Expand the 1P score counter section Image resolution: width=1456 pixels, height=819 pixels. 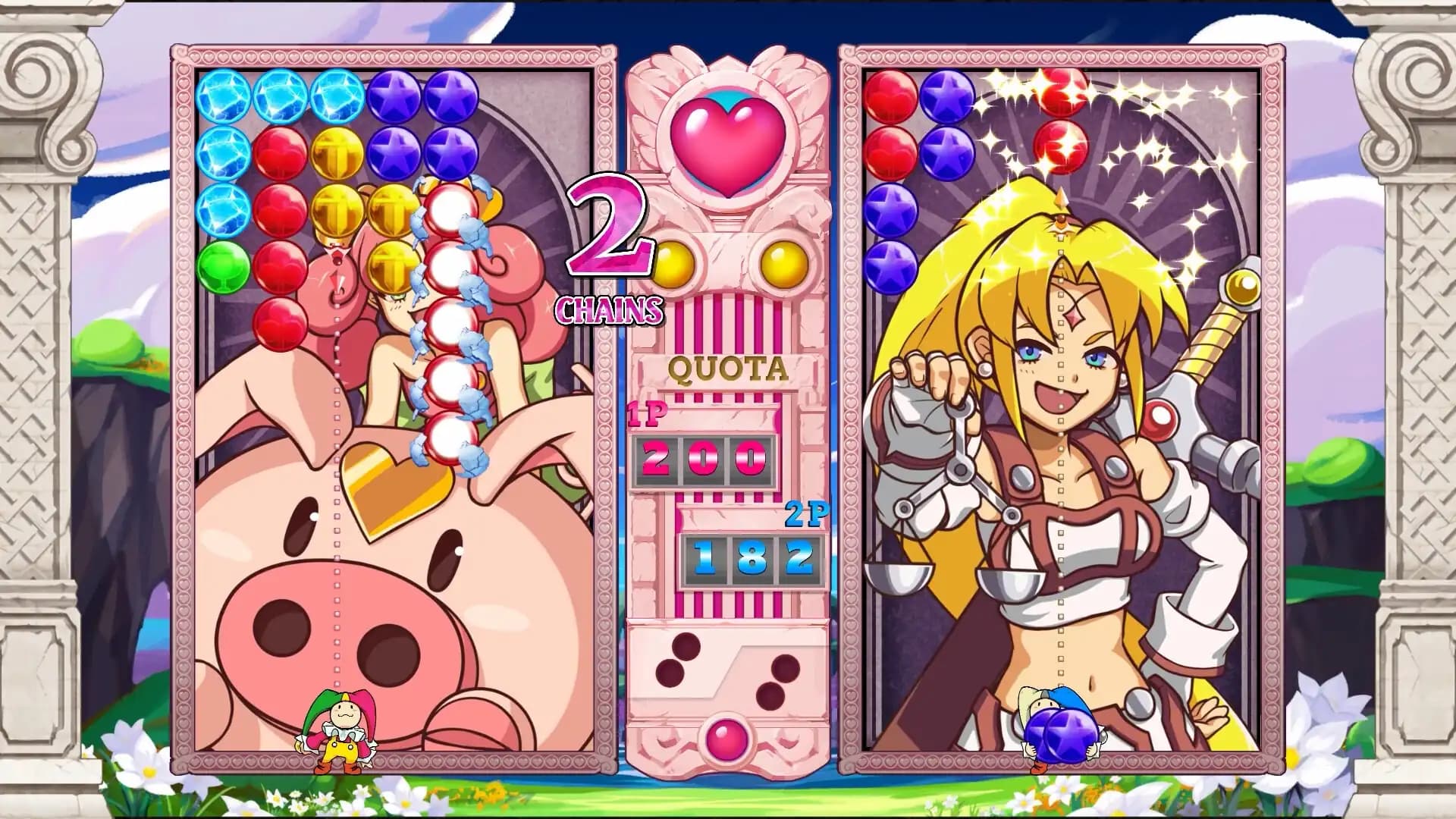pos(701,459)
